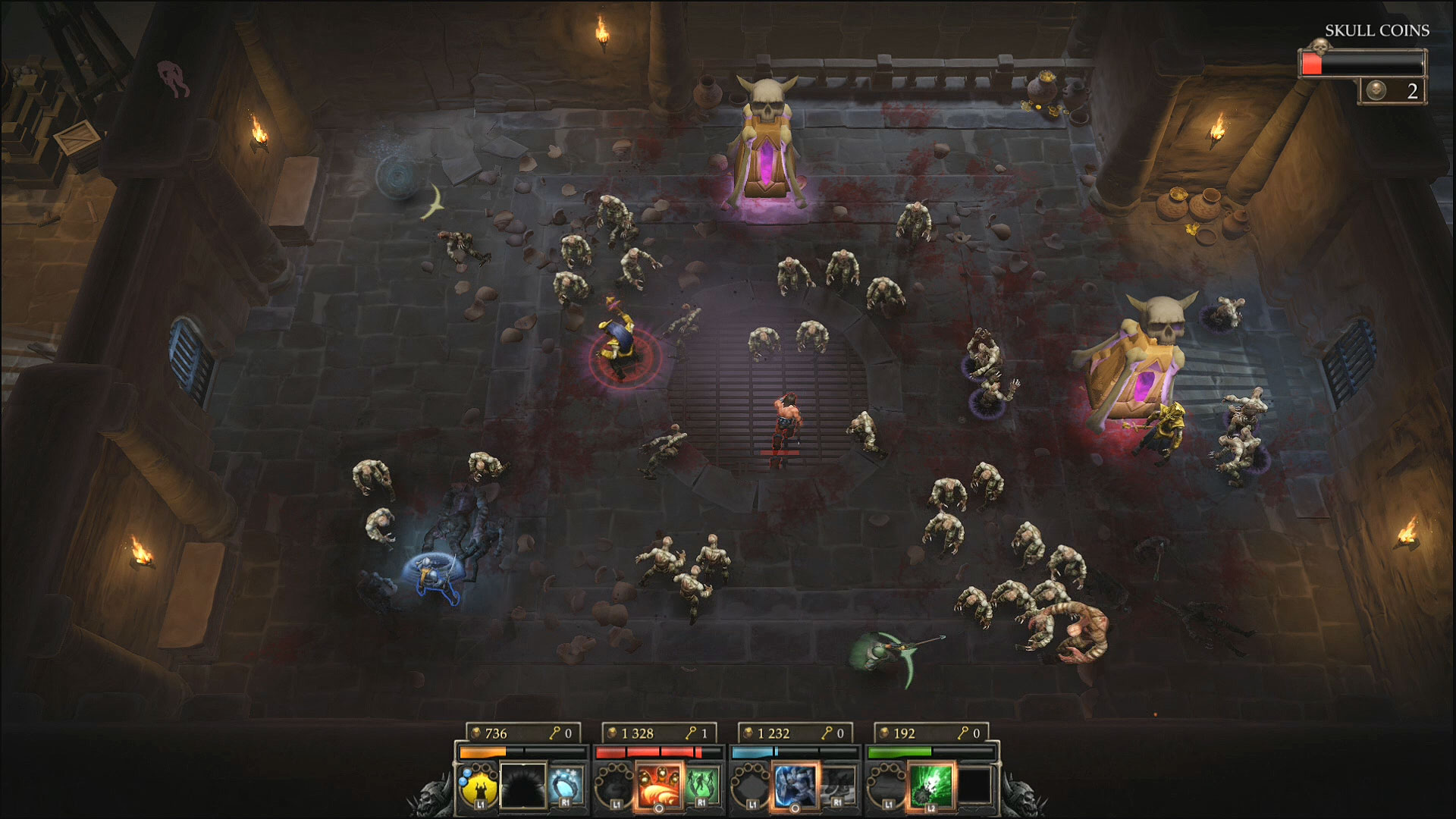1456x819 pixels.
Task: Click the gold coin icon showing 736
Action: coord(476,733)
